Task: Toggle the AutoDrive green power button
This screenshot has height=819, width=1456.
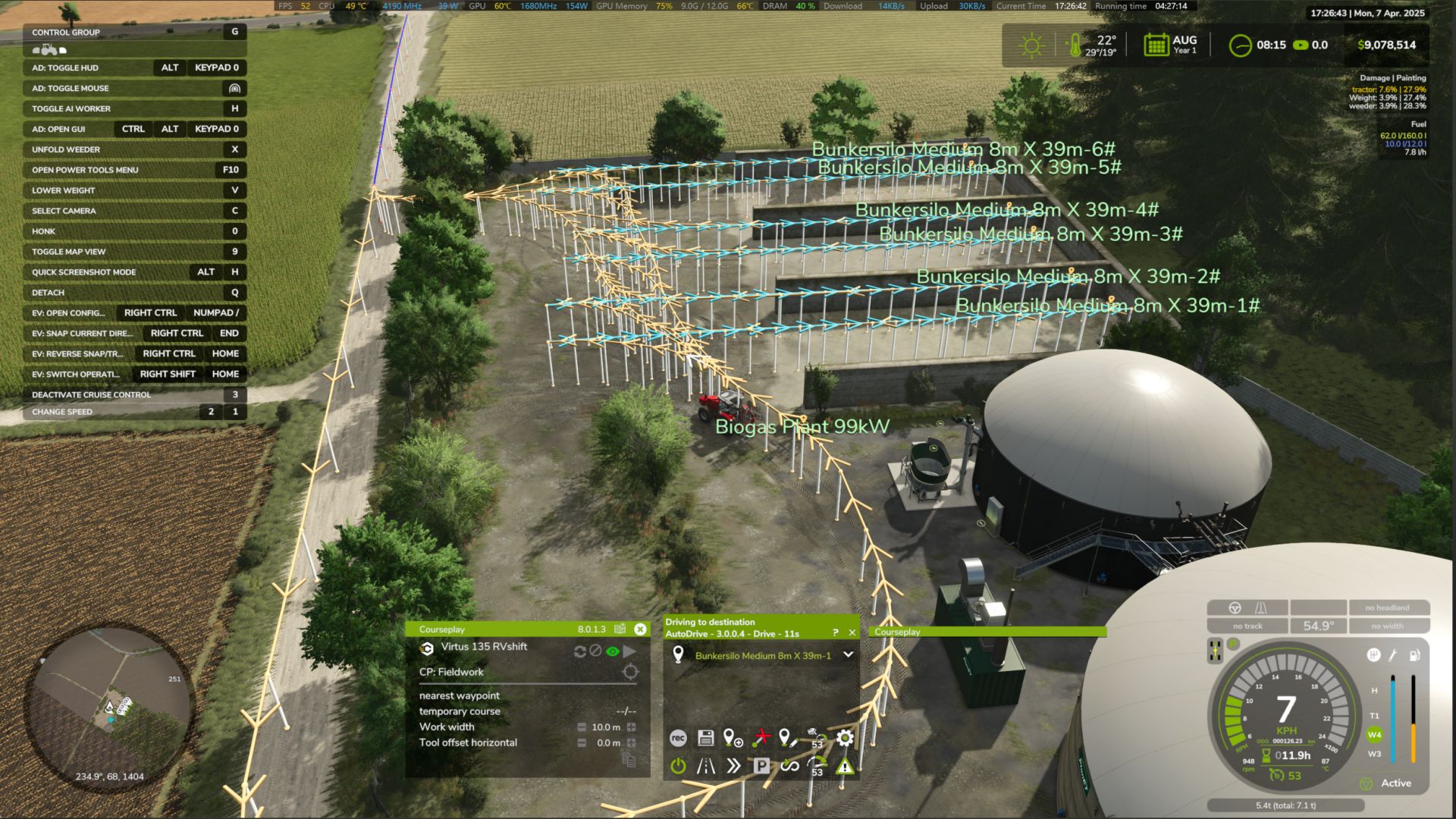Action: pyautogui.click(x=678, y=766)
